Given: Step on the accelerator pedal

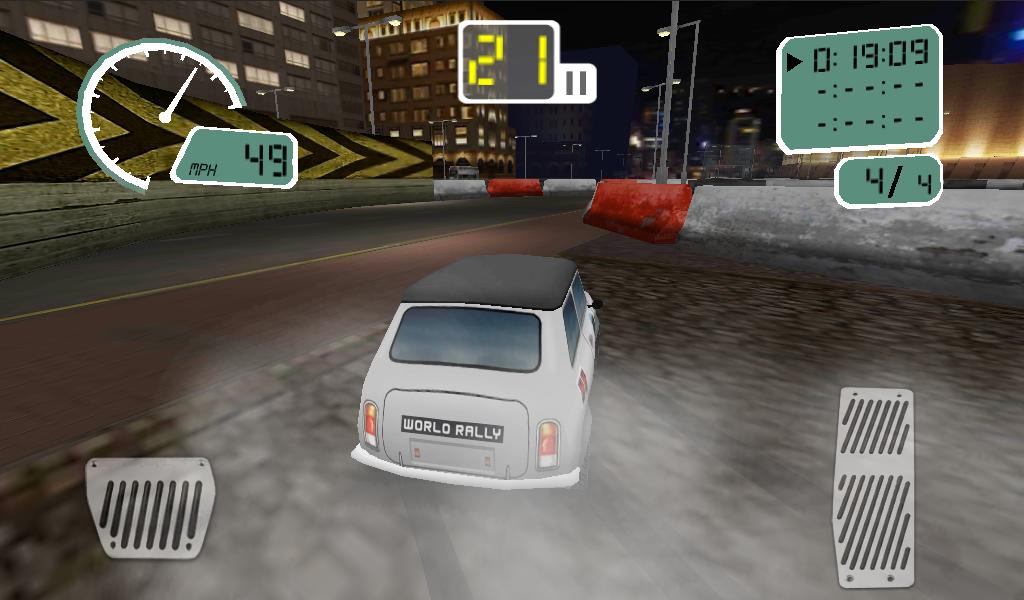Looking at the screenshot, I should [x=875, y=487].
